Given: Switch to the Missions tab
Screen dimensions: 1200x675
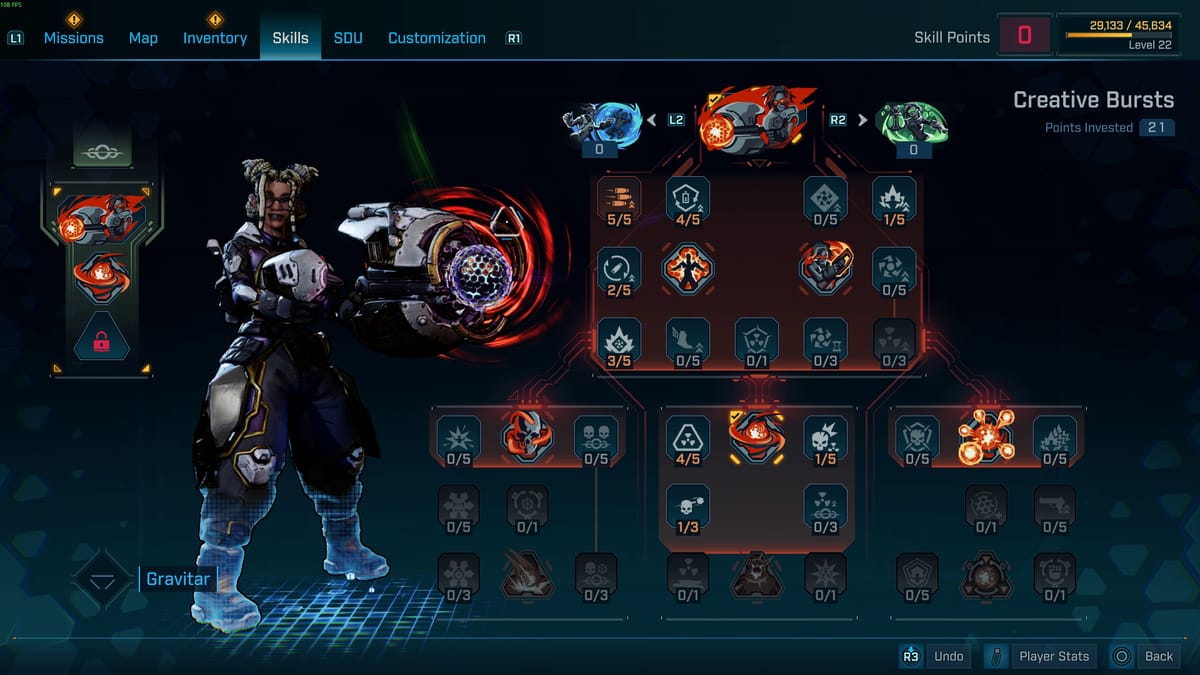Looking at the screenshot, I should tap(73, 38).
